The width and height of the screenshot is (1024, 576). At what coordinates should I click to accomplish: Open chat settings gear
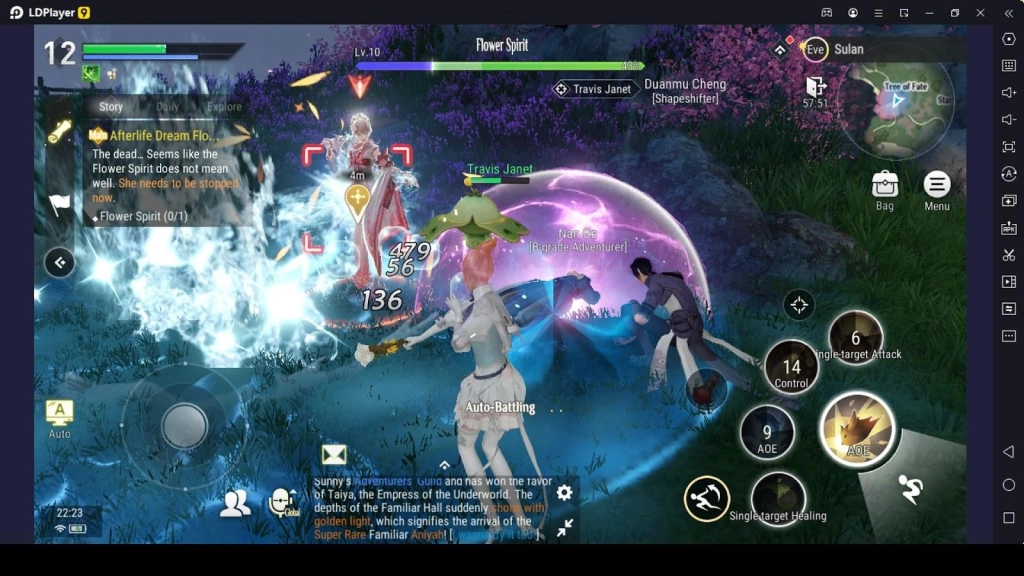point(564,492)
